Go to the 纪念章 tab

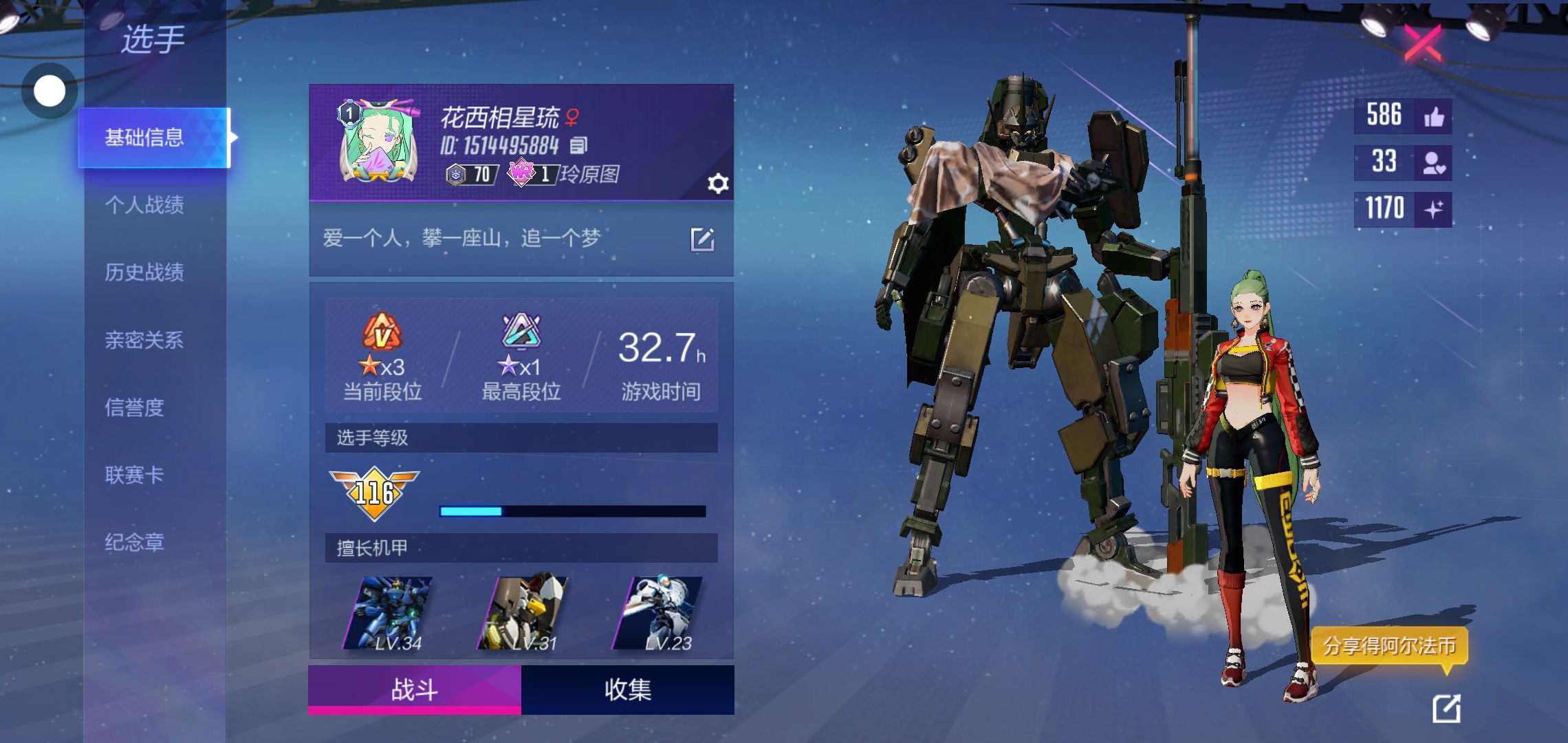tap(135, 542)
